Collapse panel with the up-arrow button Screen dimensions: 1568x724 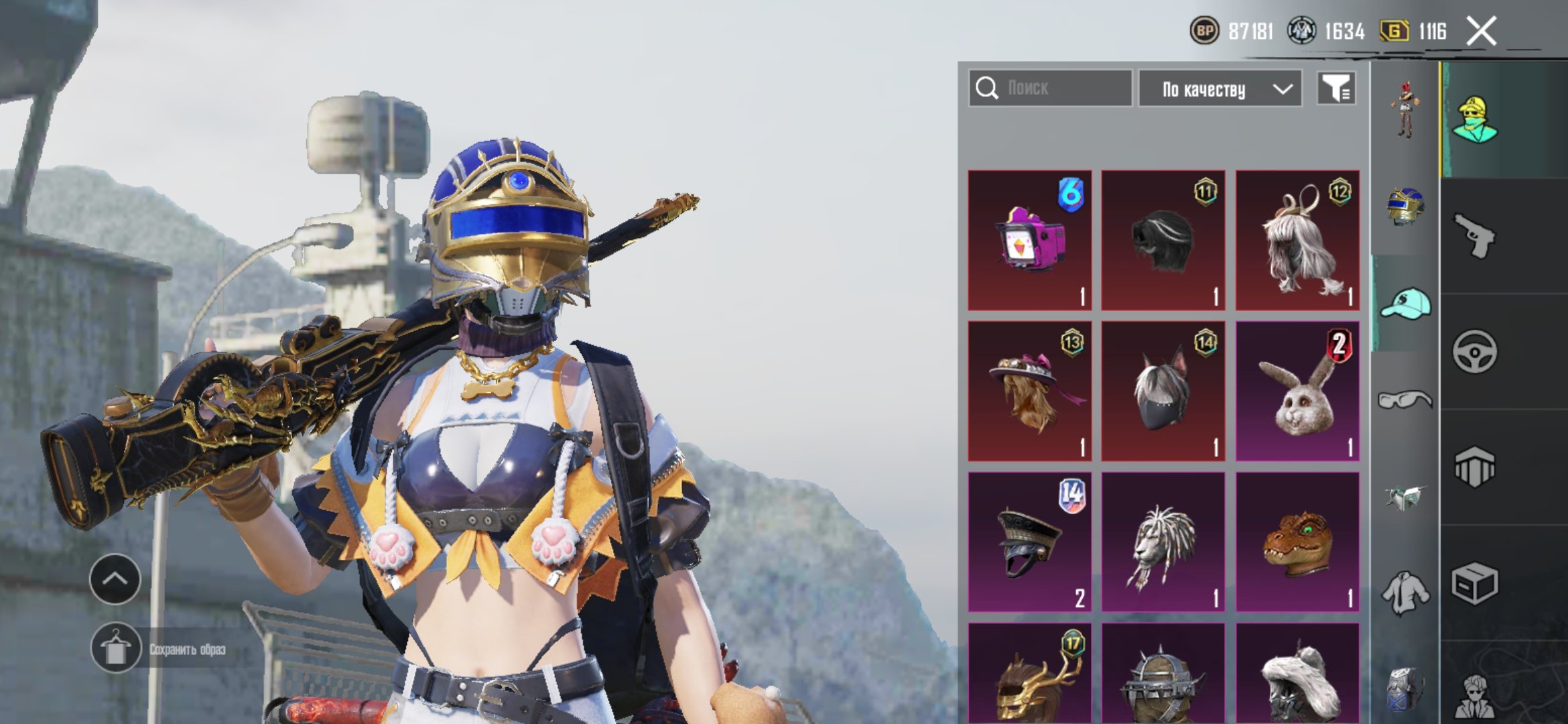click(115, 579)
